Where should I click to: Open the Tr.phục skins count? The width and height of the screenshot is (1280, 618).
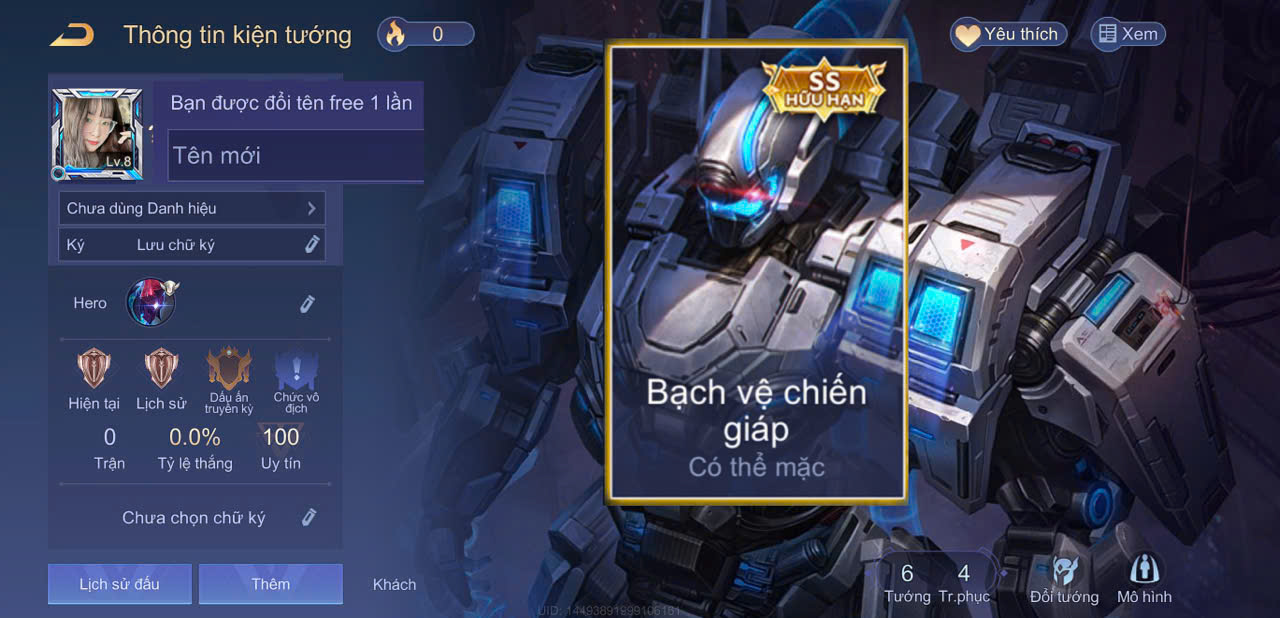(x=964, y=582)
